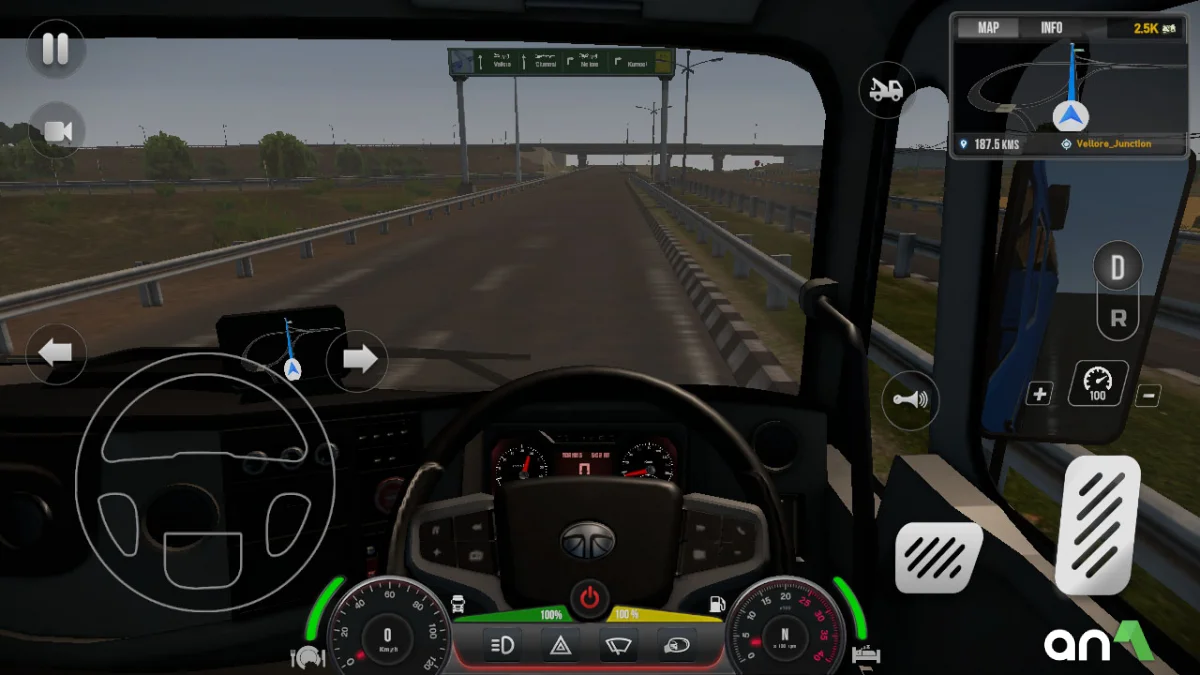This screenshot has height=675, width=1200.
Task: Activate the left turn indicator arrow
Action: (55, 354)
